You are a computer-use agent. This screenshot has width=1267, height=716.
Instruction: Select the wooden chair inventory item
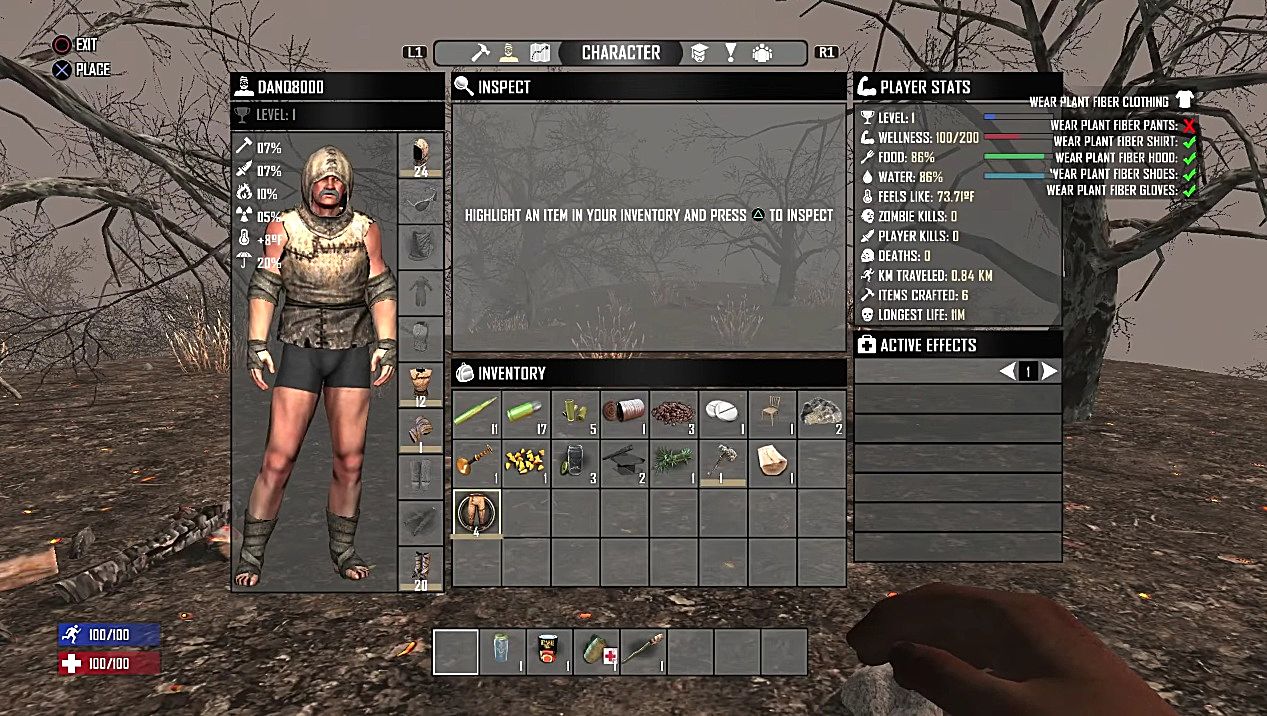tap(772, 414)
